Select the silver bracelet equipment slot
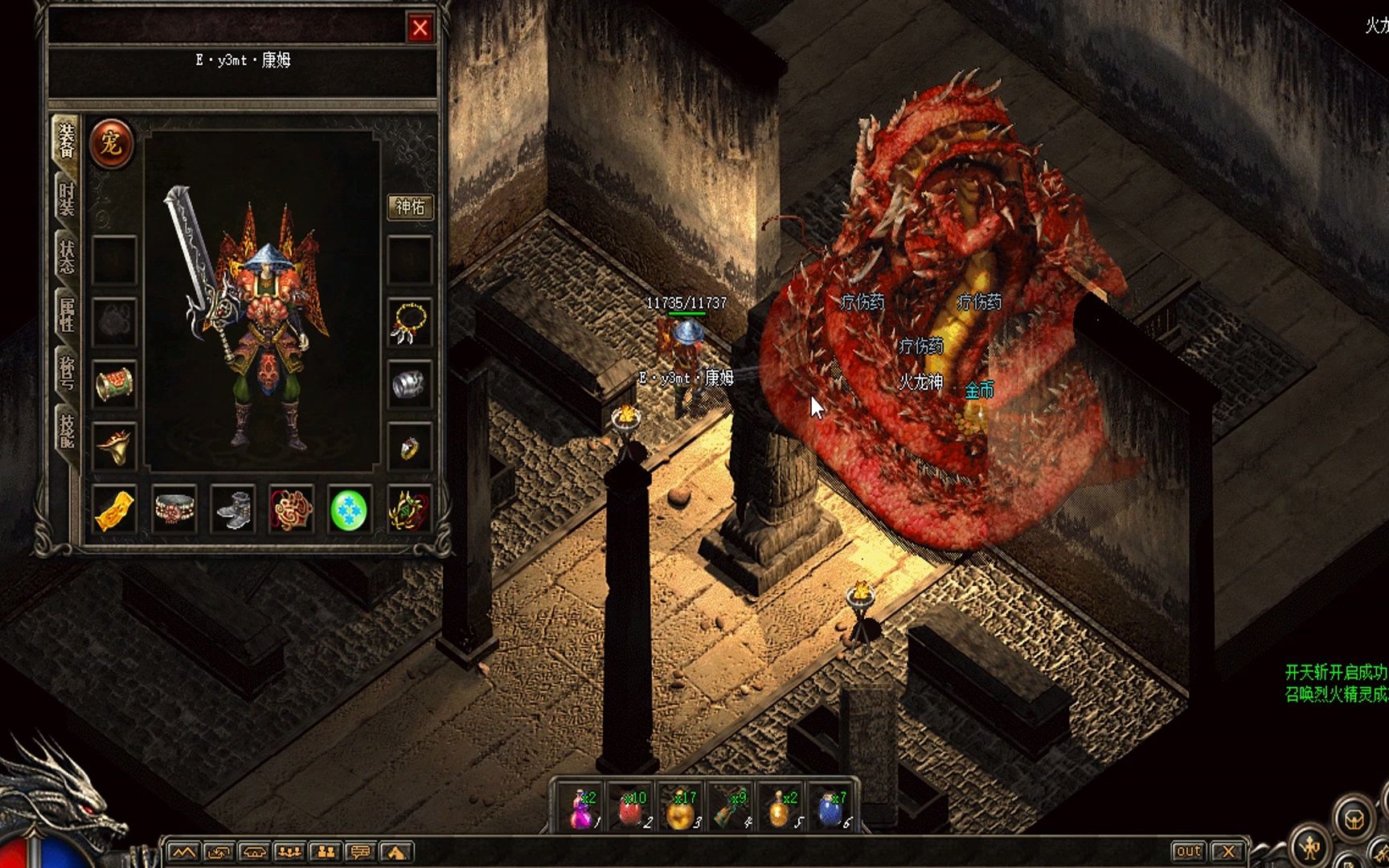1389x868 pixels. tap(409, 384)
